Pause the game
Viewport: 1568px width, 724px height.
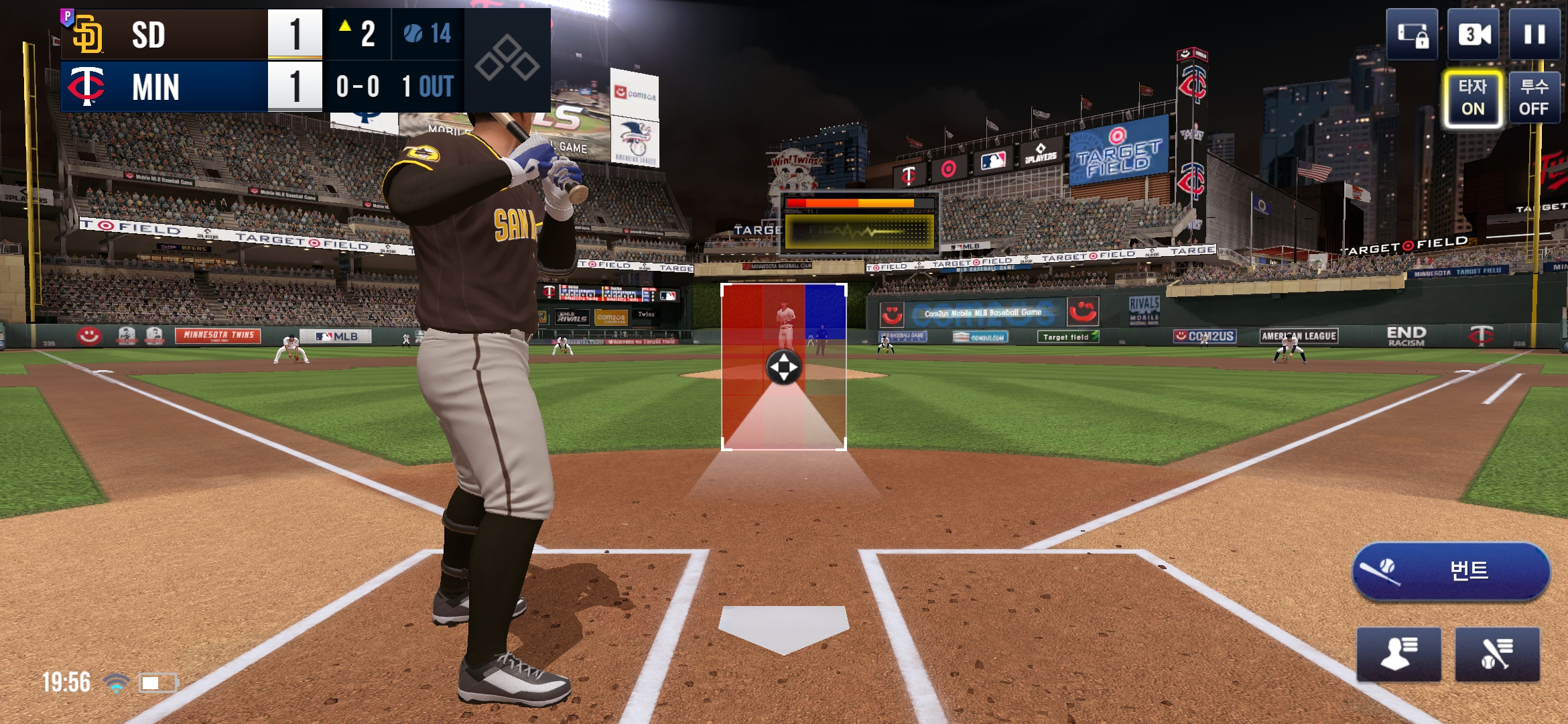point(1534,34)
